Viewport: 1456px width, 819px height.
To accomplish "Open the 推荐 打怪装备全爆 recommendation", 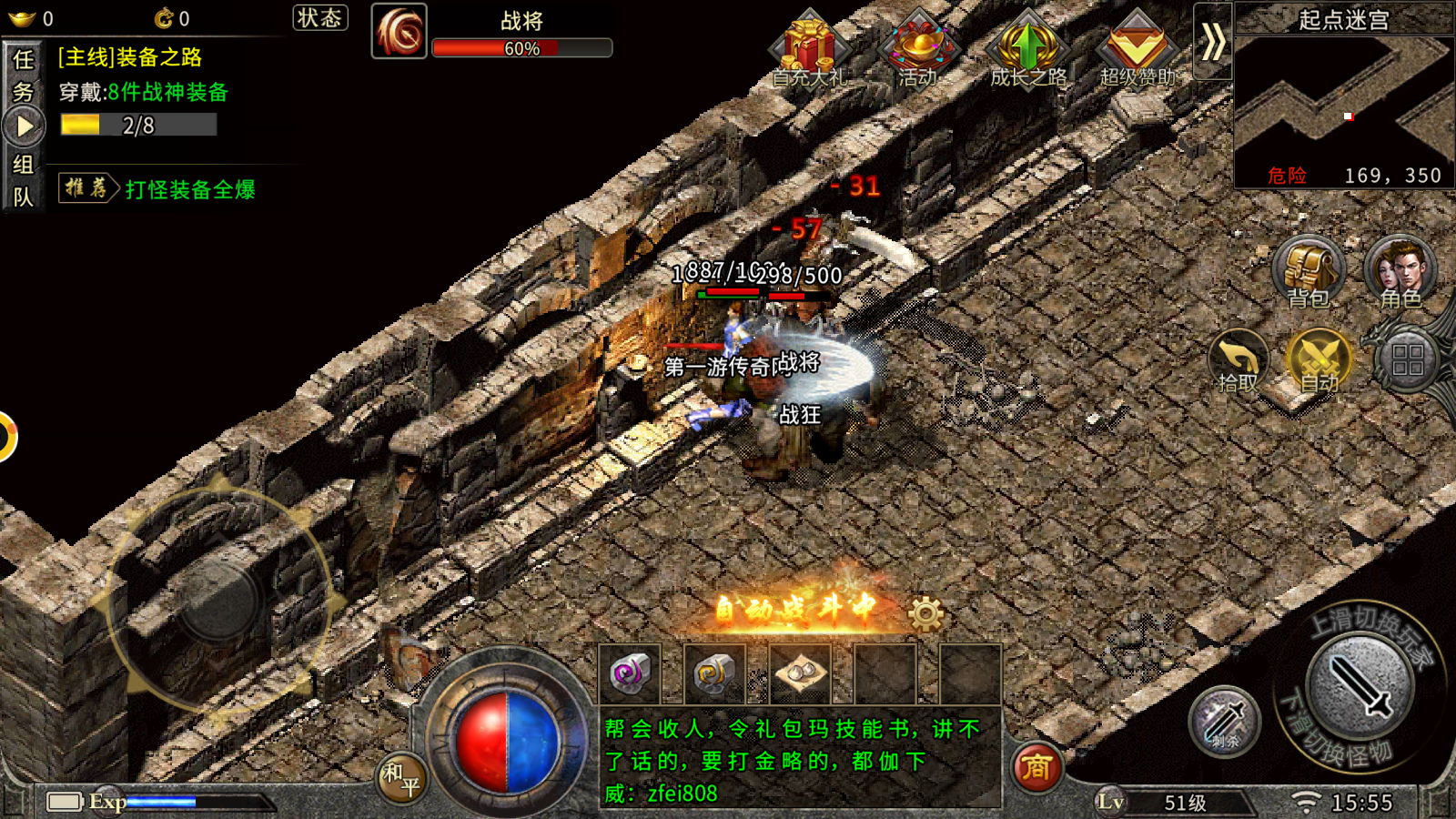I will point(157,188).
